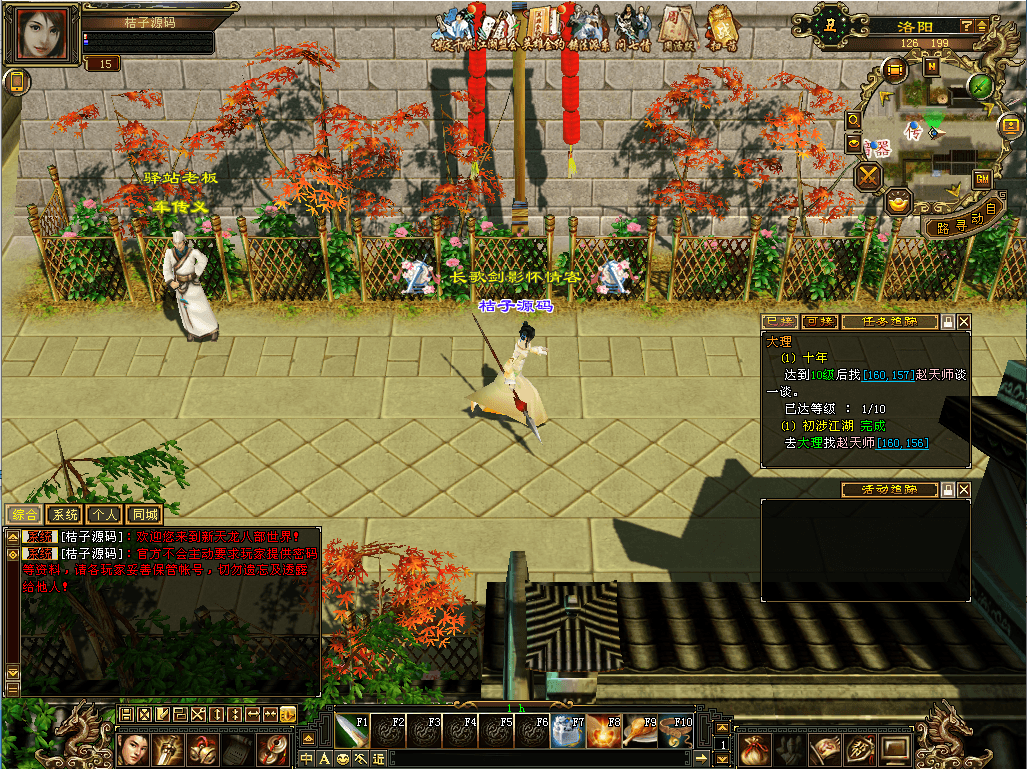The width and height of the screenshot is (1027, 769).
Task: Switch chat to the 系统 tab
Action: tap(65, 515)
